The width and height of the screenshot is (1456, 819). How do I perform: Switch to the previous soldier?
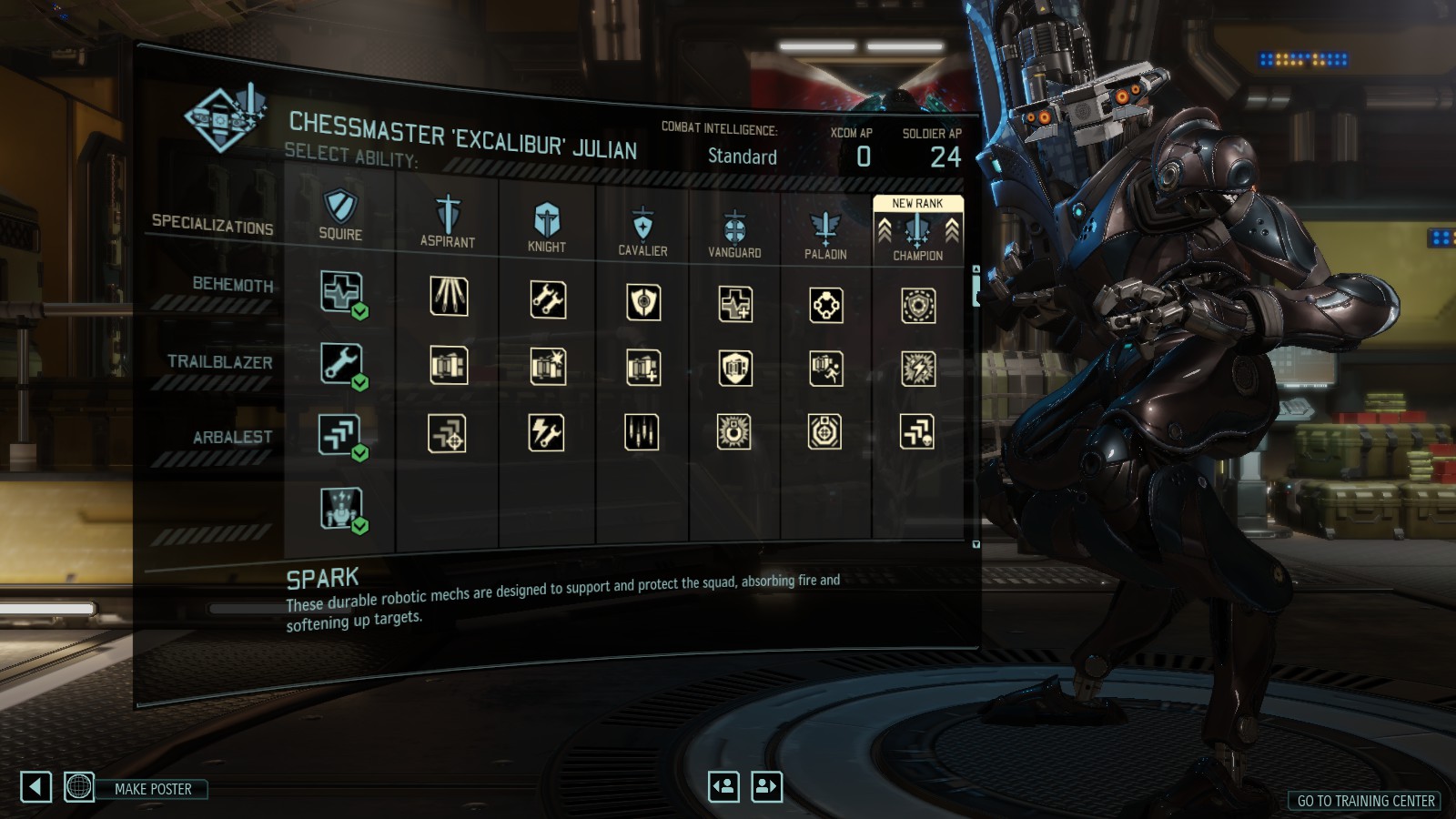723,786
